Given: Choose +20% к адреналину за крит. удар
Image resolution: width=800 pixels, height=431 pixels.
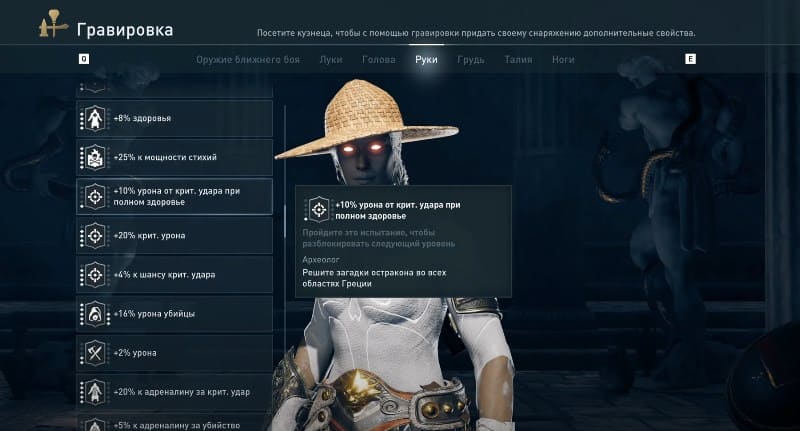Looking at the screenshot, I should point(175,391).
